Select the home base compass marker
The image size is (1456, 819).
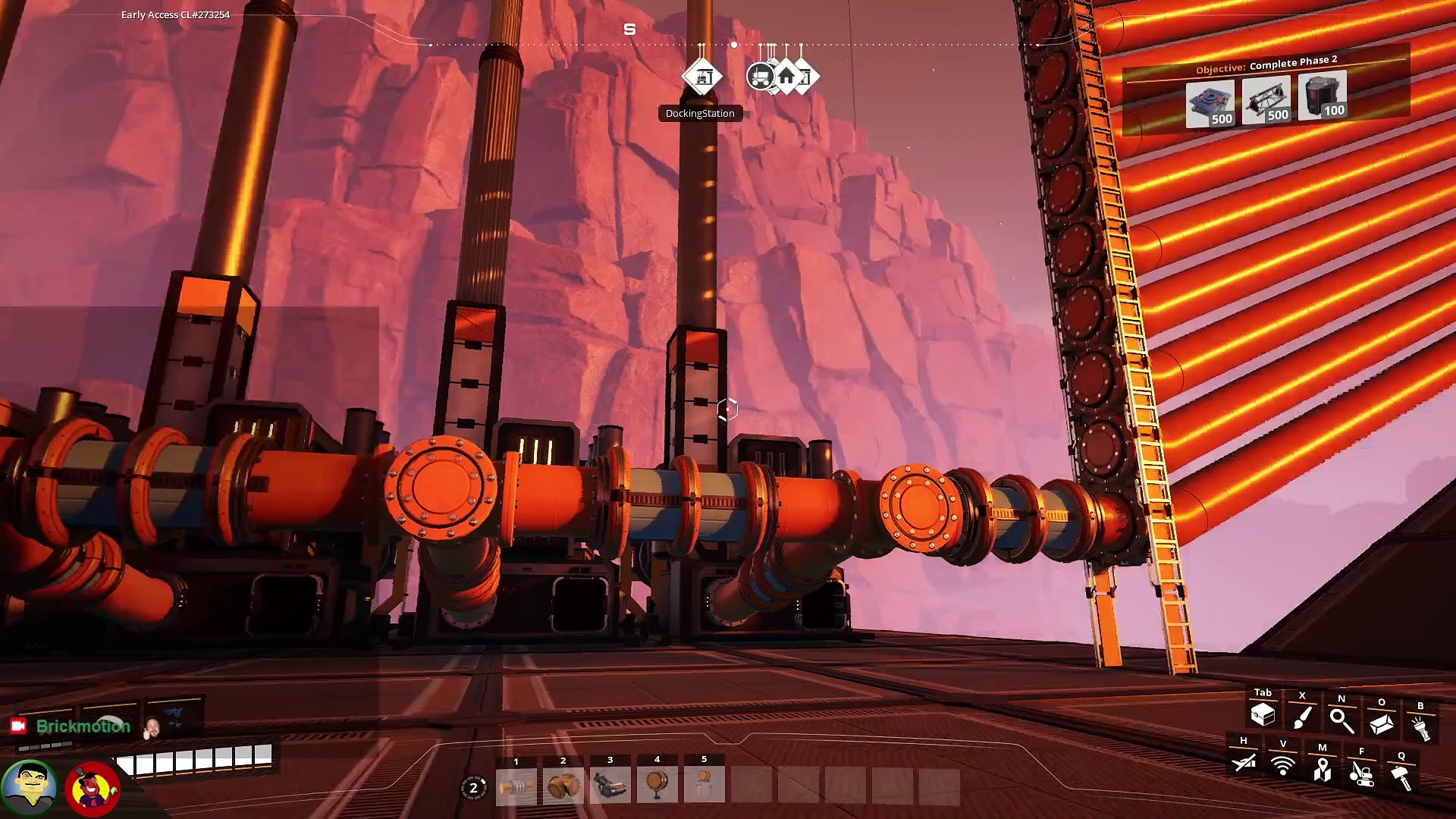point(786,77)
